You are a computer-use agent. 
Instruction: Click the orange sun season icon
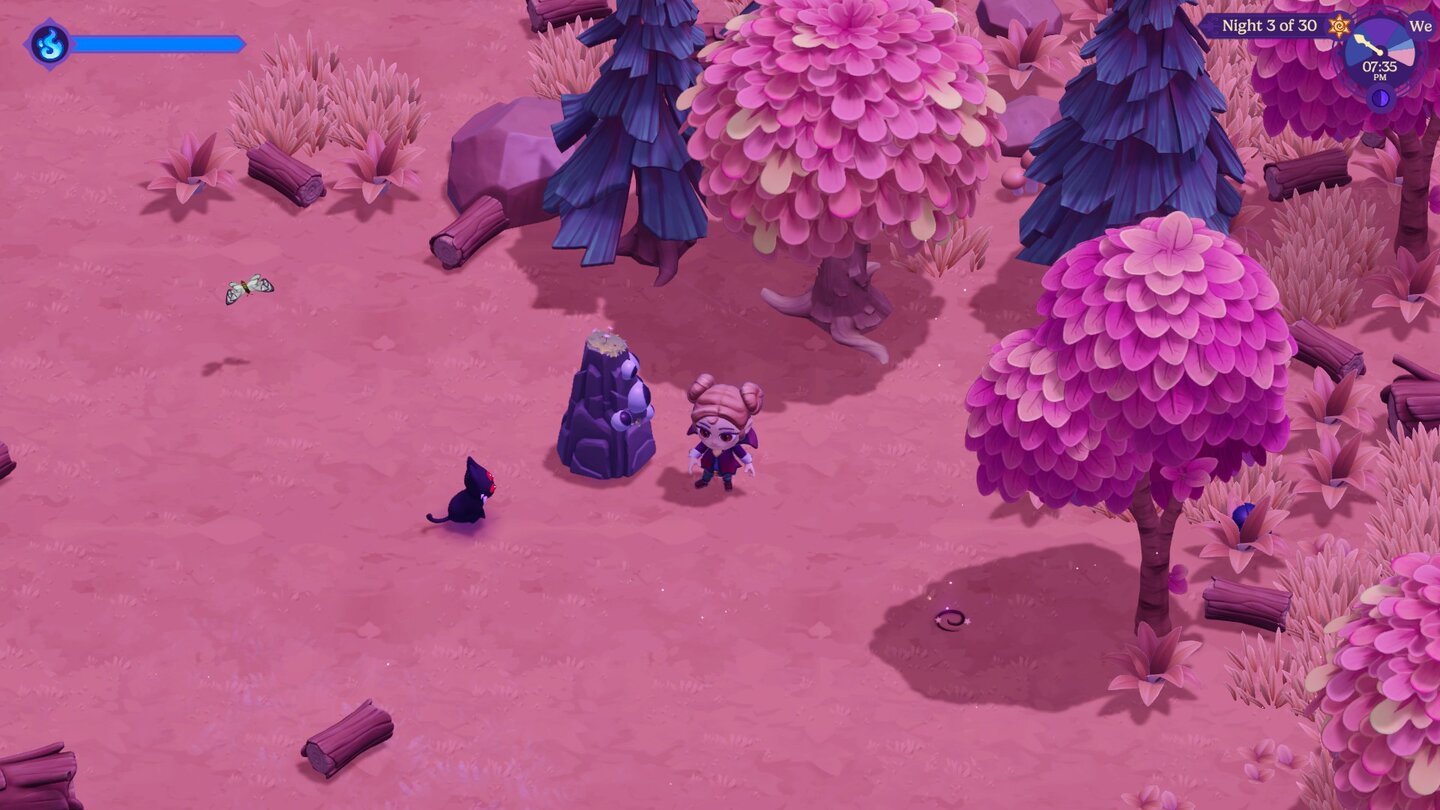tap(1339, 25)
